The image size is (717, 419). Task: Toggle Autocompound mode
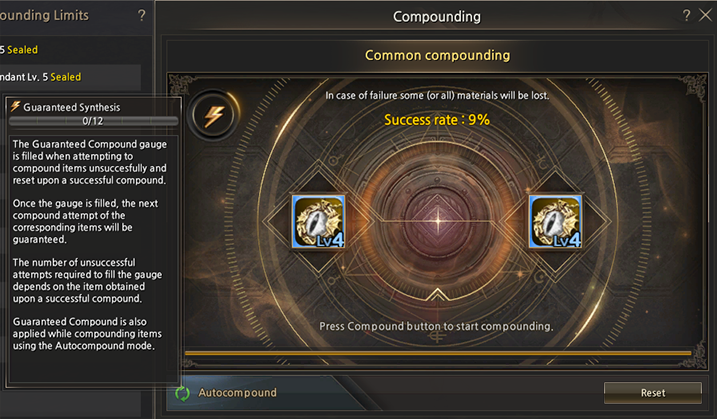(x=184, y=393)
